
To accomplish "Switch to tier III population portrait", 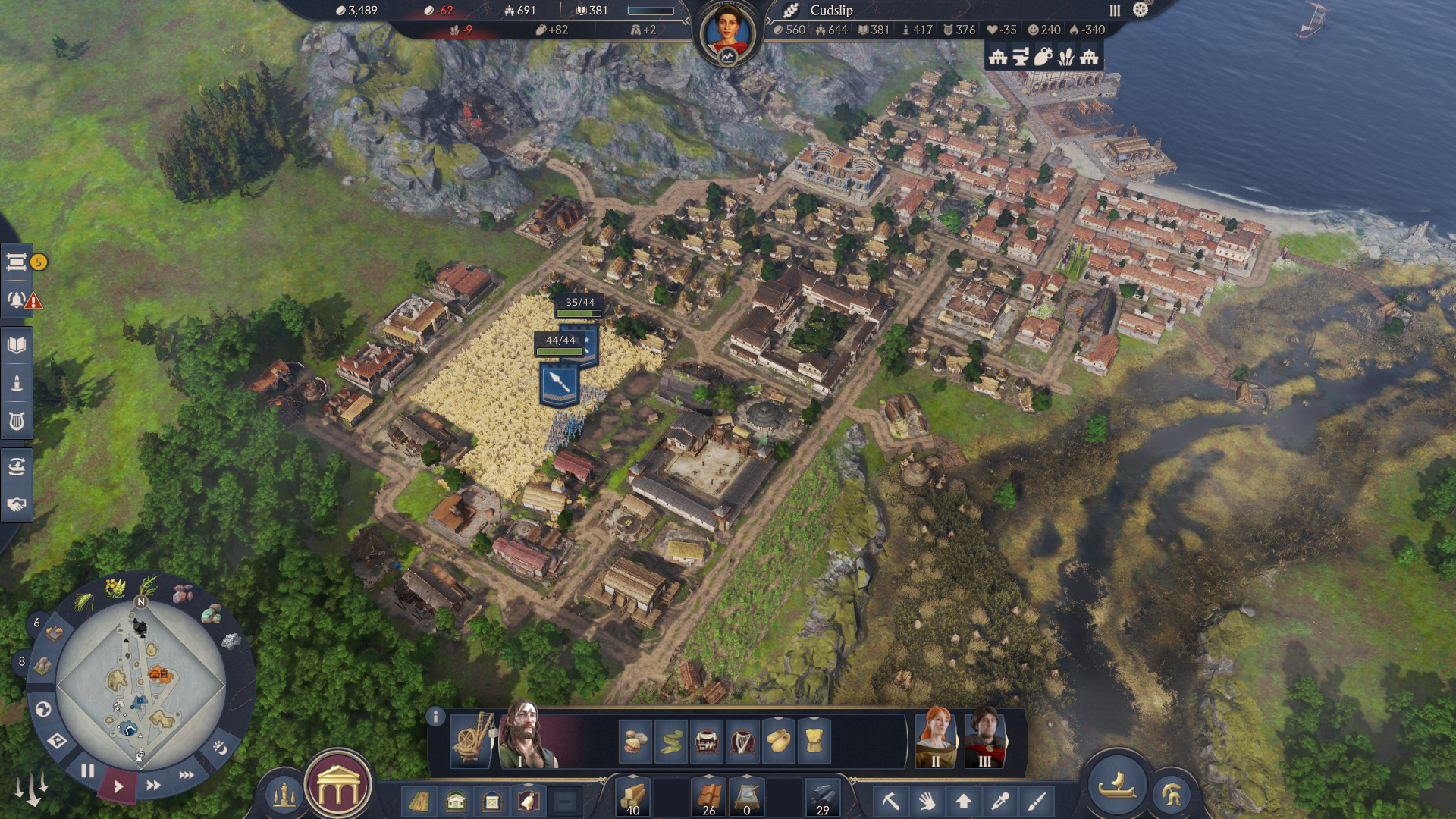I will (984, 739).
